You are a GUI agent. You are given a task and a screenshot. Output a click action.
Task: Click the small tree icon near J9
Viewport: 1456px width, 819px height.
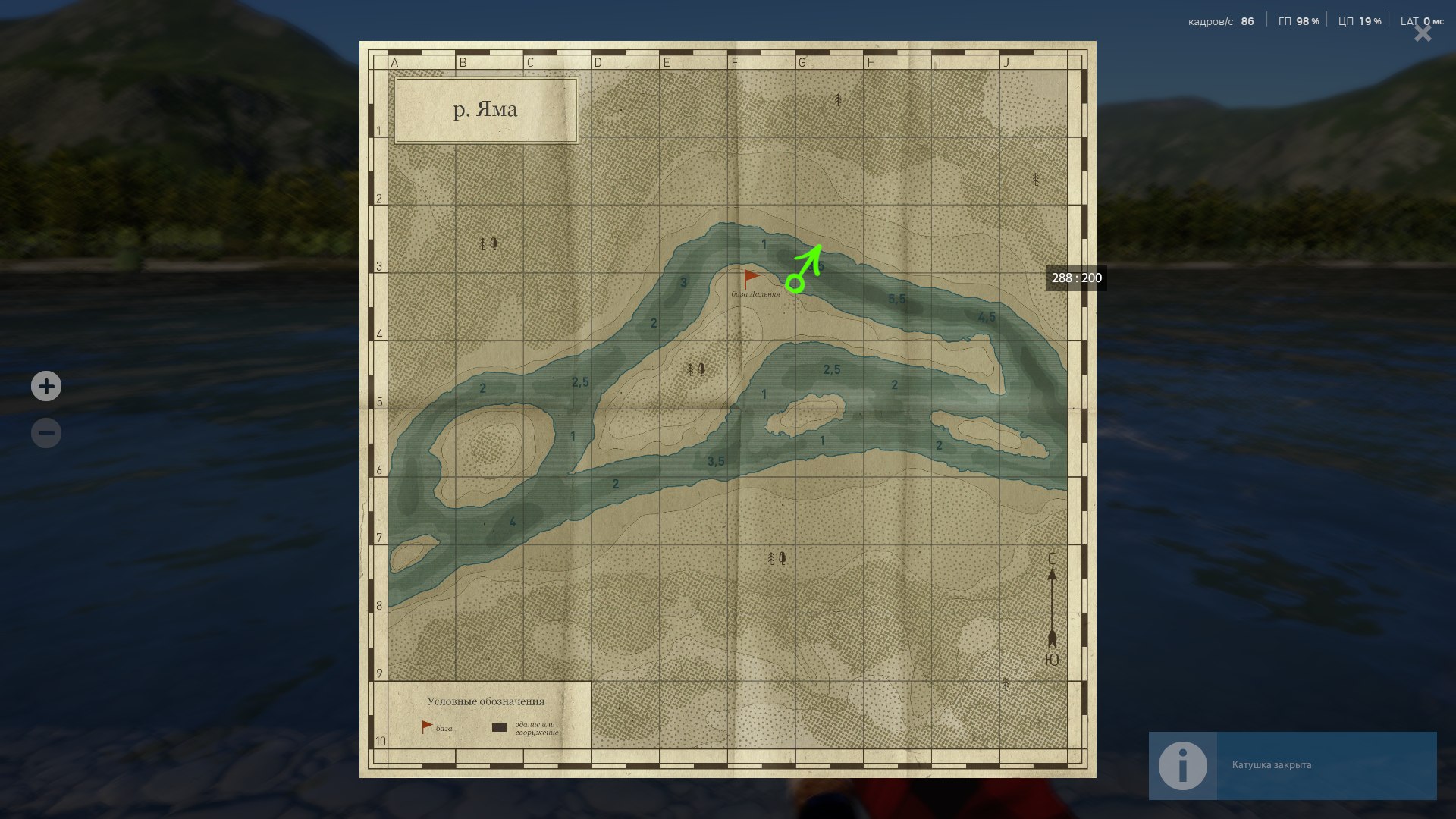click(1006, 683)
